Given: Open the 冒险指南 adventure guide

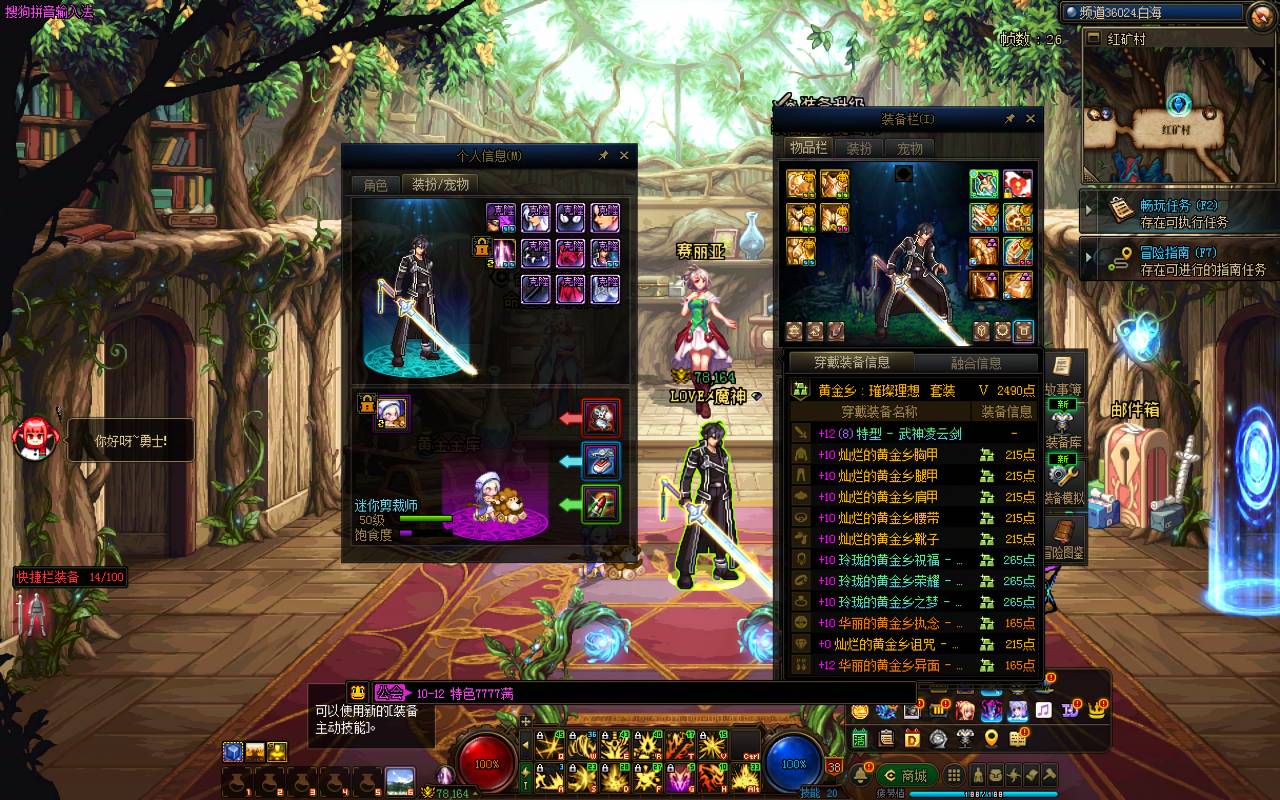Looking at the screenshot, I should click(x=1180, y=261).
